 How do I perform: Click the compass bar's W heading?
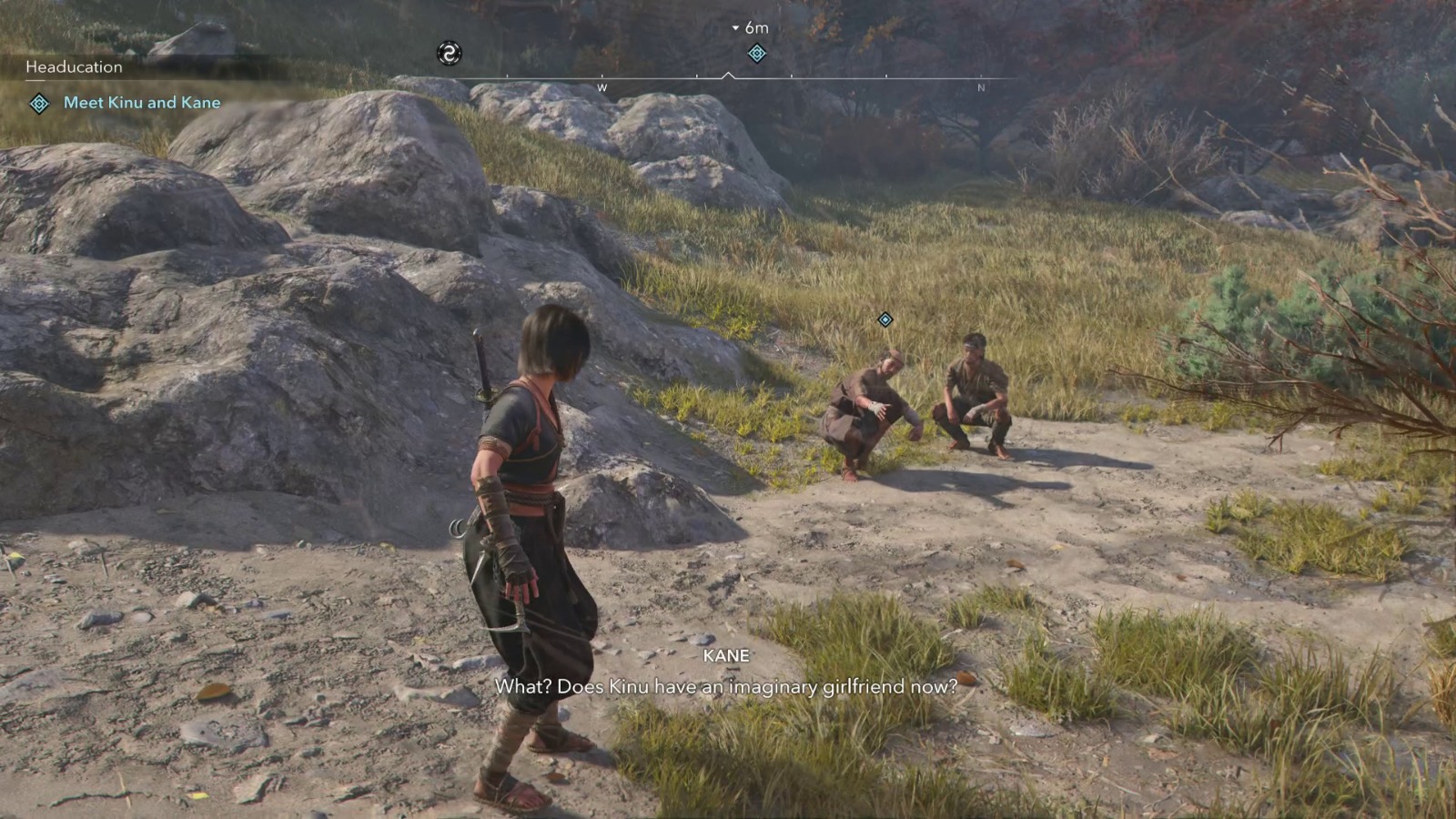click(602, 88)
